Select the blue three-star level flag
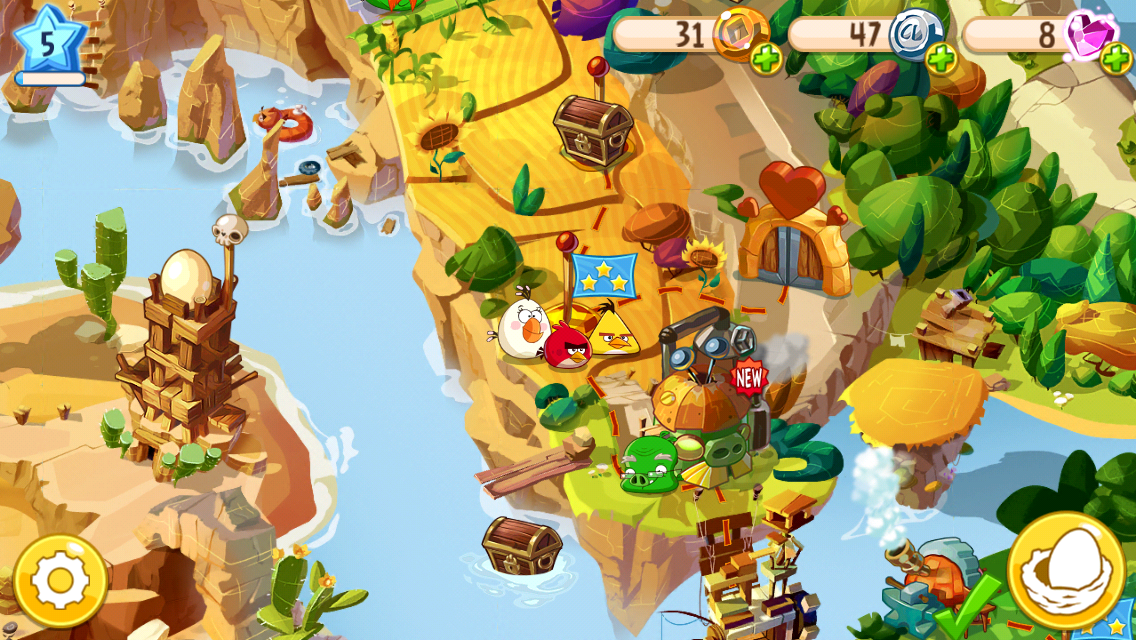The image size is (1136, 640). (604, 275)
